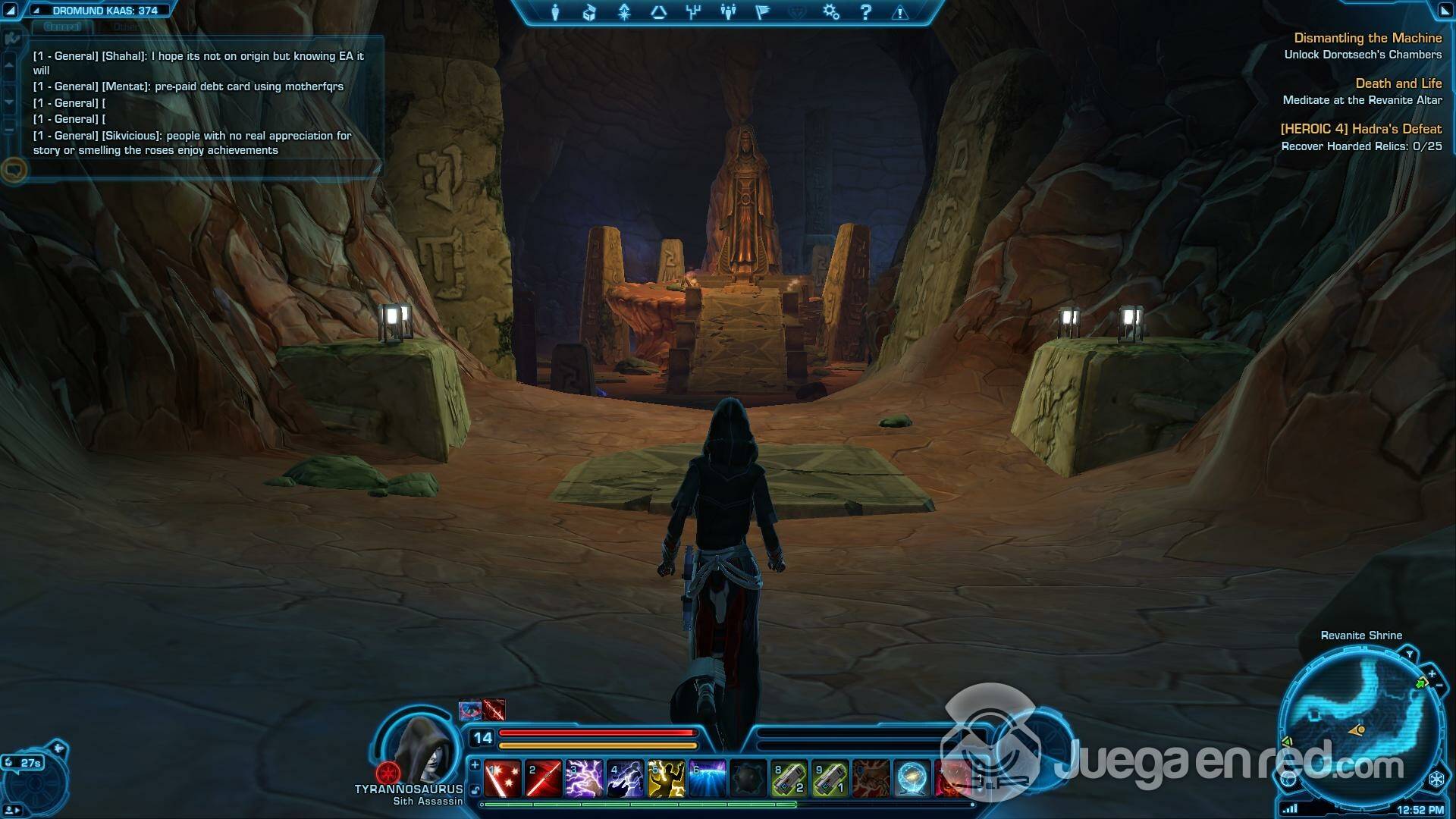1456x819 pixels.
Task: Click the orange chat bubble button
Action: point(14,169)
